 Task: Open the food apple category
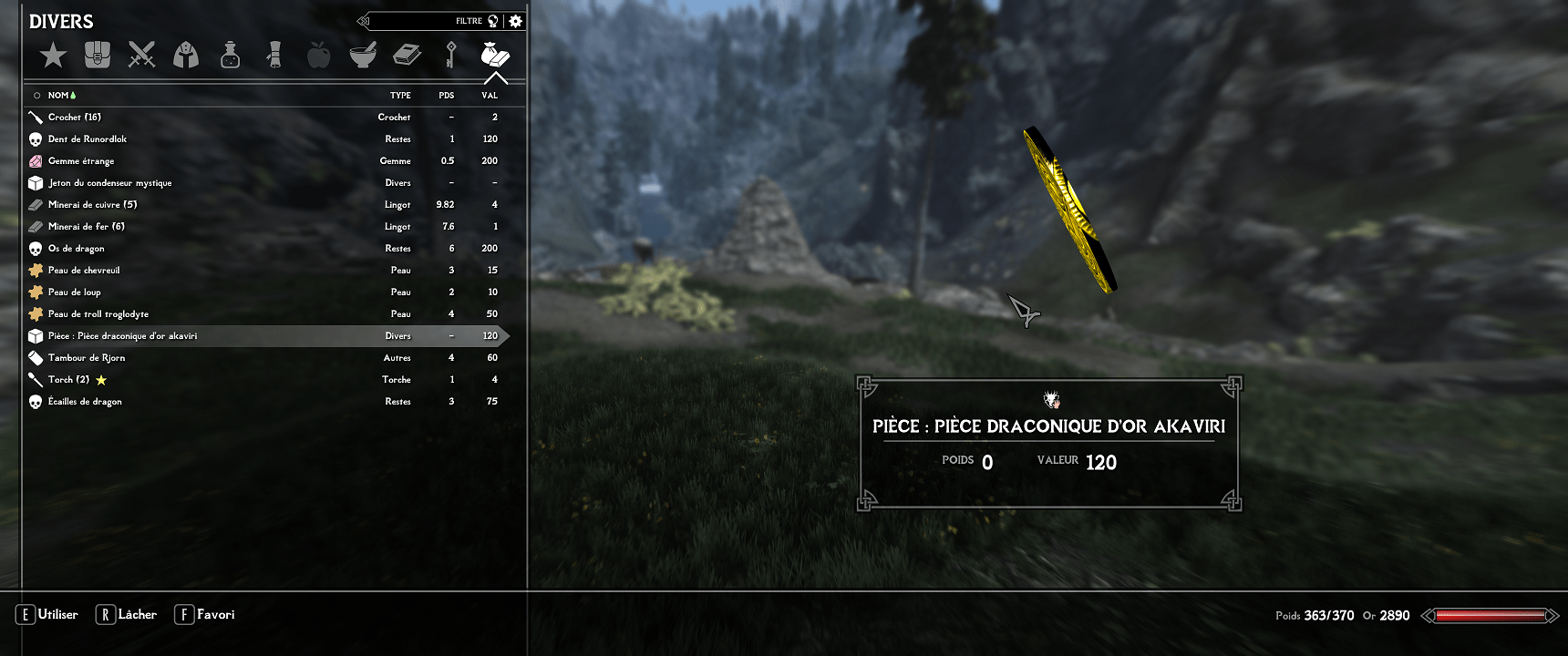318,56
